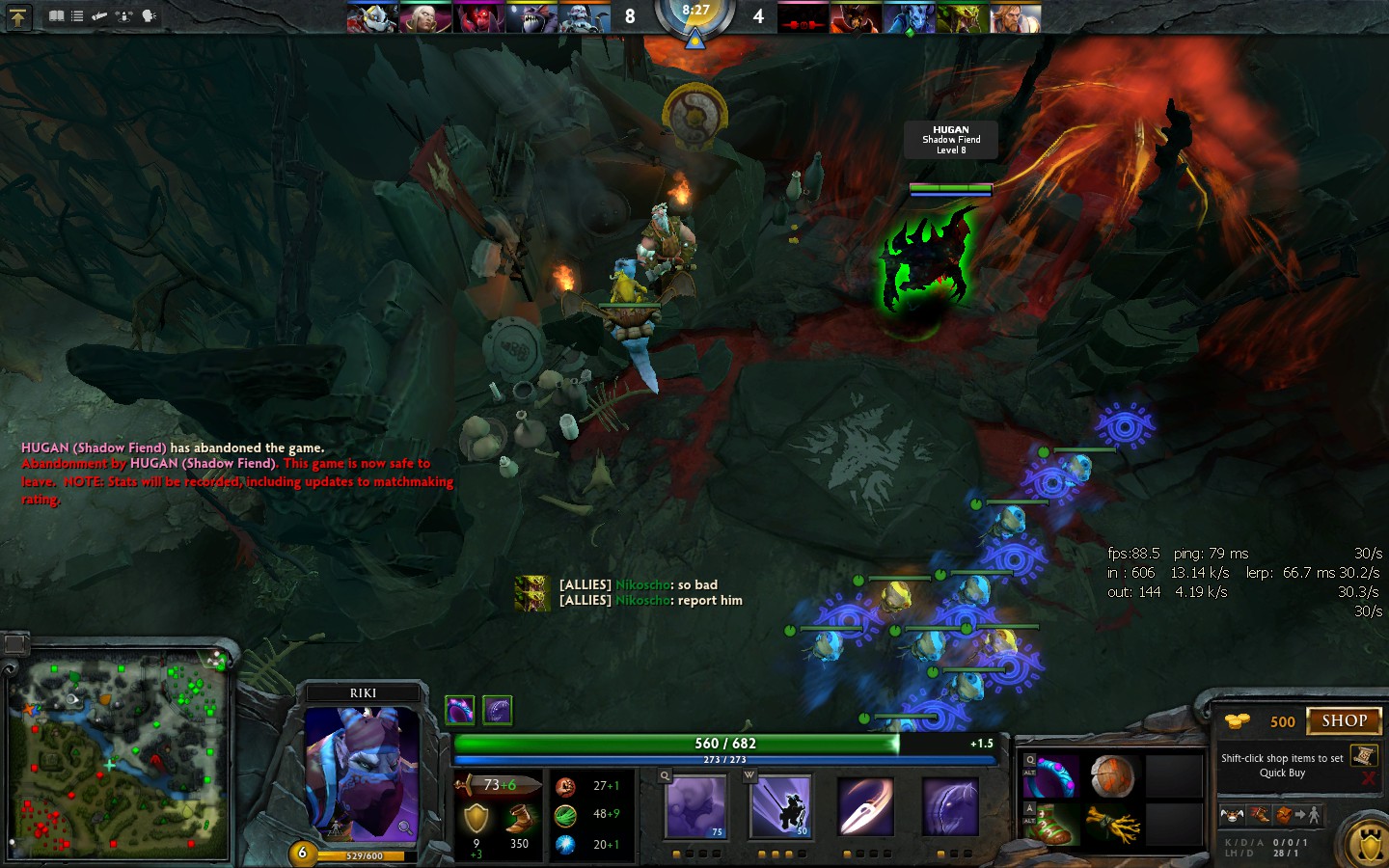1389x868 pixels.
Task: Activate the Glyph of Fortification button
Action: pos(1368,844)
